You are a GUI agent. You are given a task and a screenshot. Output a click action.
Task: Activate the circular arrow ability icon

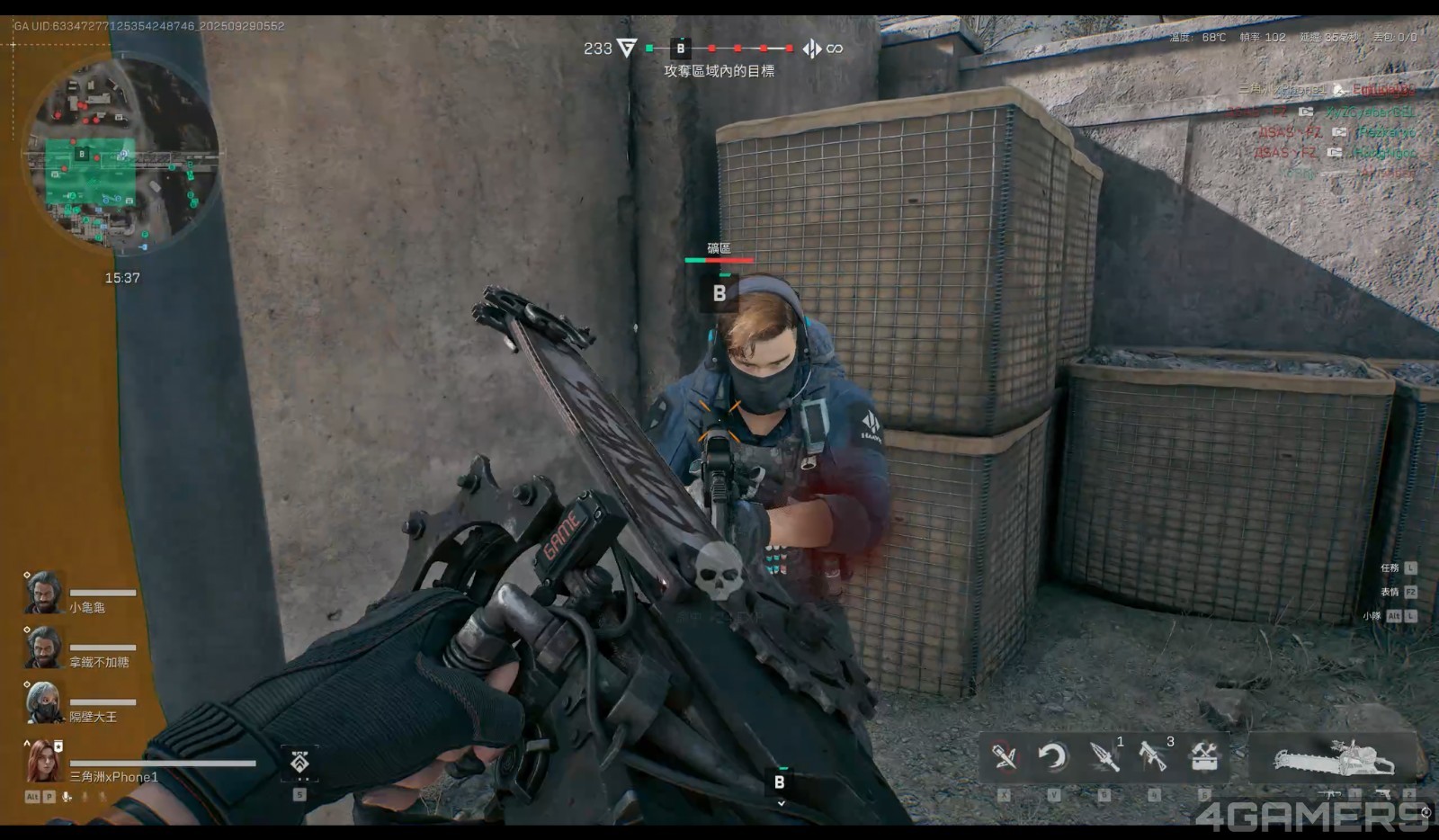1053,757
